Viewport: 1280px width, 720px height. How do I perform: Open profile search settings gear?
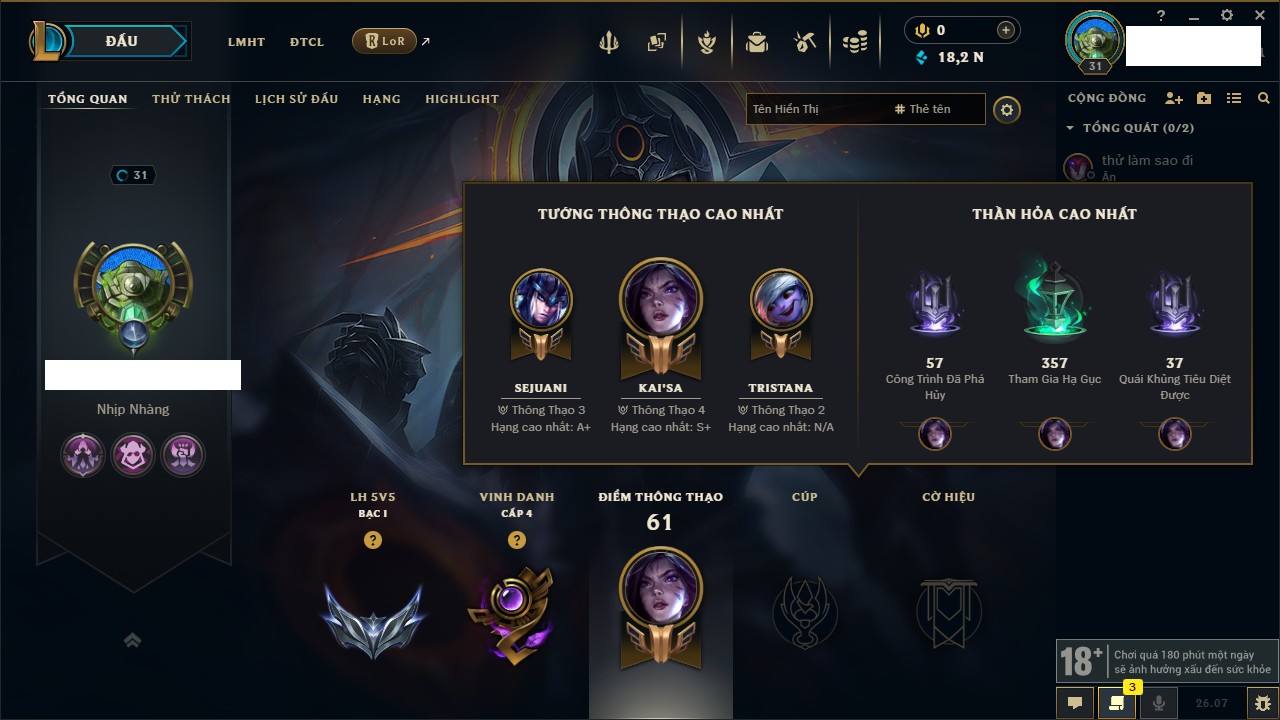coord(1007,109)
